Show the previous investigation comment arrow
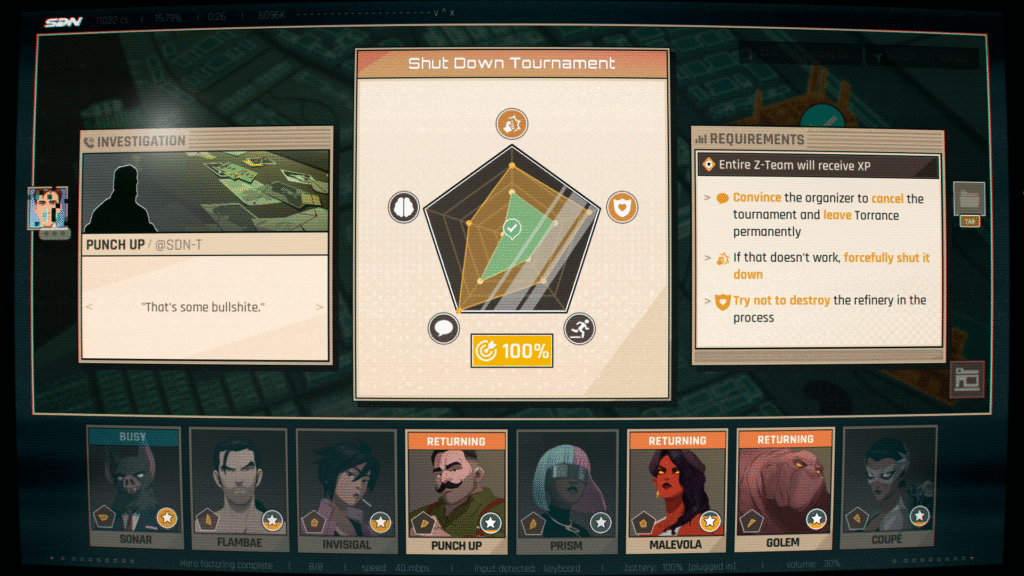The image size is (1024, 576). coord(89,307)
